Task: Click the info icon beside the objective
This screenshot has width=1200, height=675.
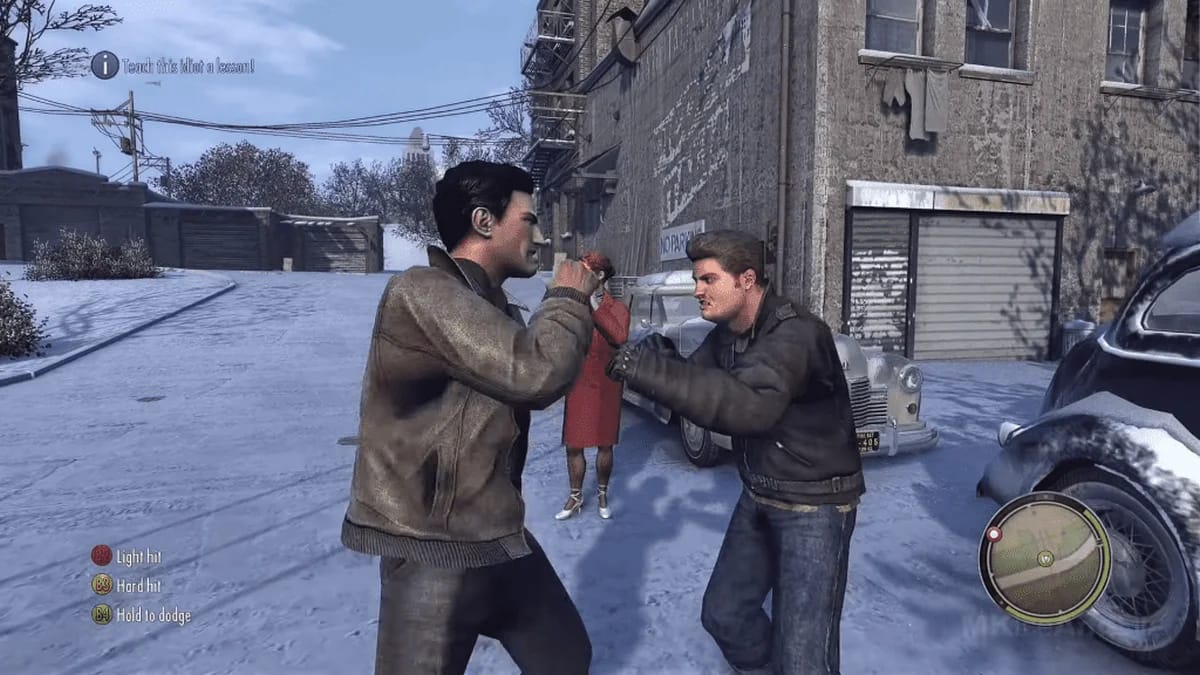Action: coord(105,65)
